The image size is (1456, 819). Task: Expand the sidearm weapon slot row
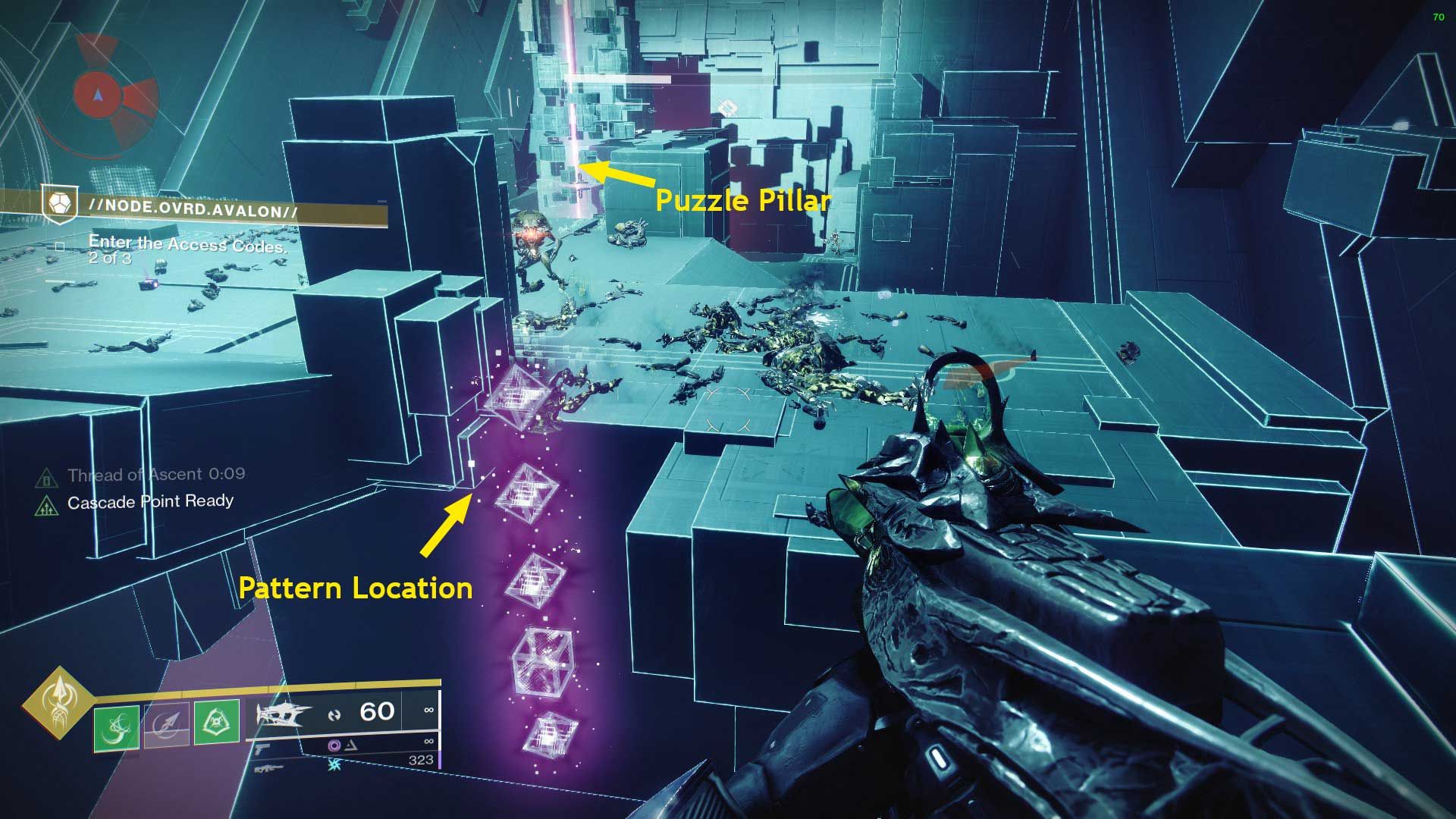264,749
